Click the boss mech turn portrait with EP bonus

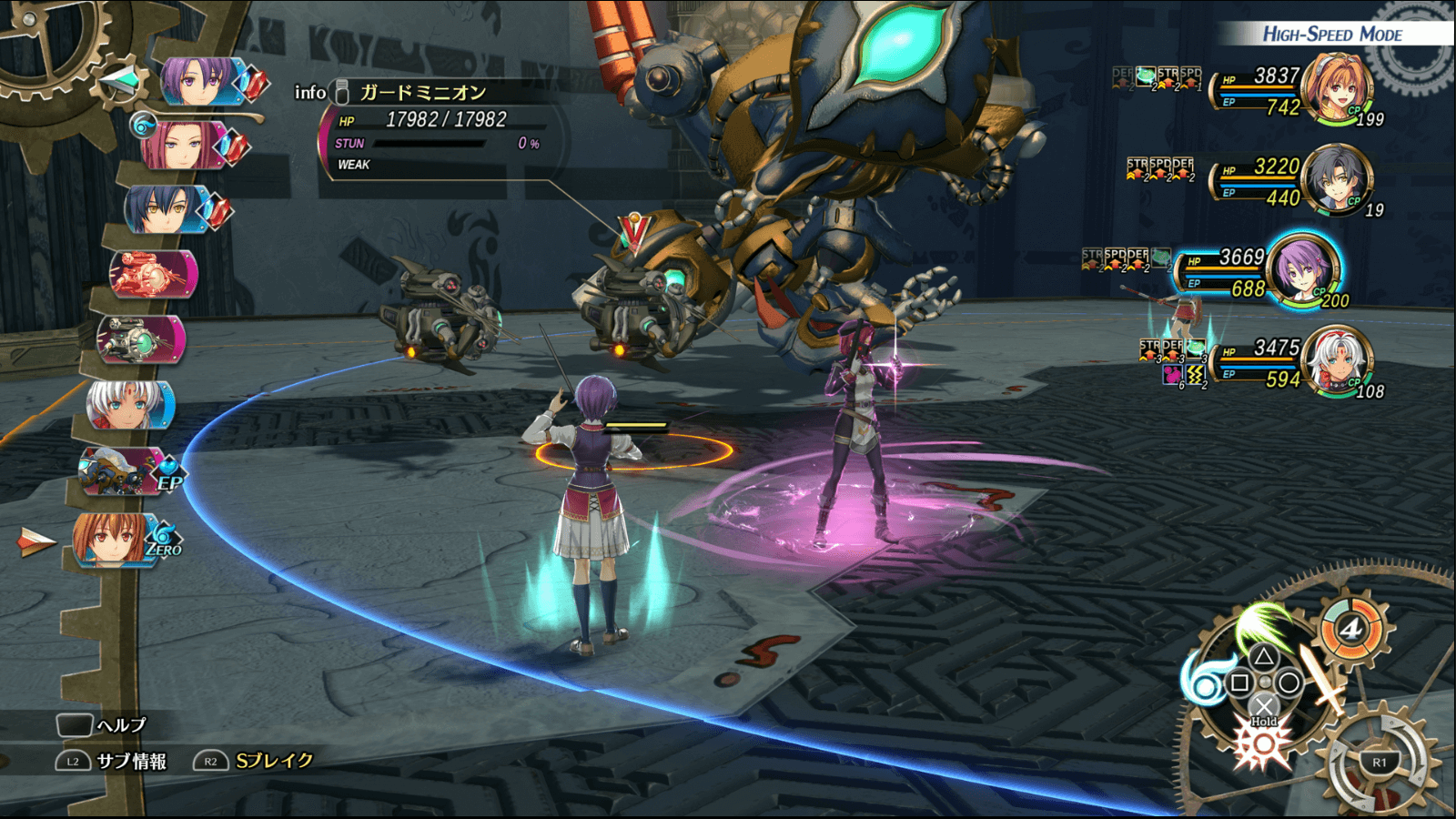[x=120, y=471]
